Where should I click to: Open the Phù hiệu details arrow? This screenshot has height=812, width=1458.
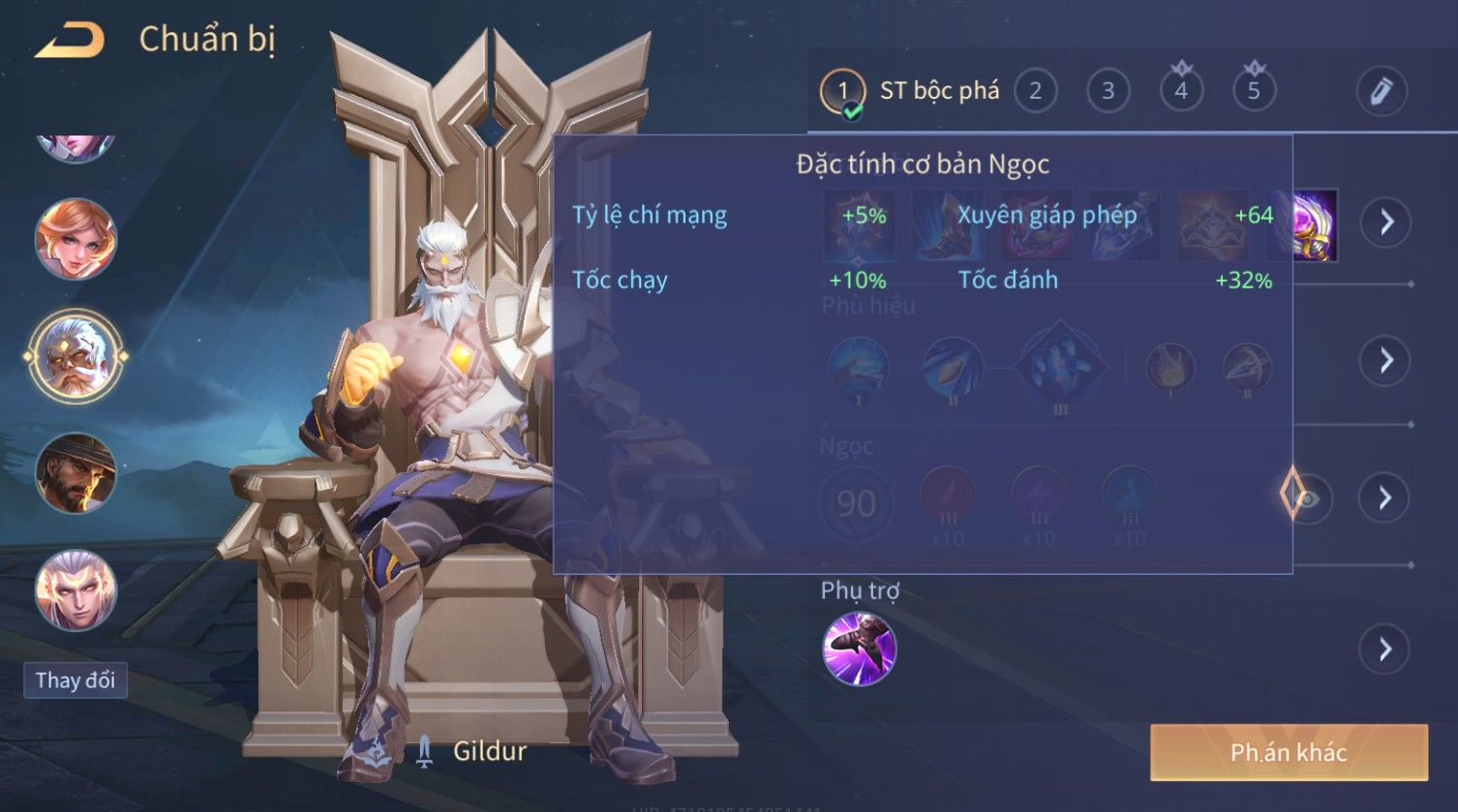(x=1385, y=360)
